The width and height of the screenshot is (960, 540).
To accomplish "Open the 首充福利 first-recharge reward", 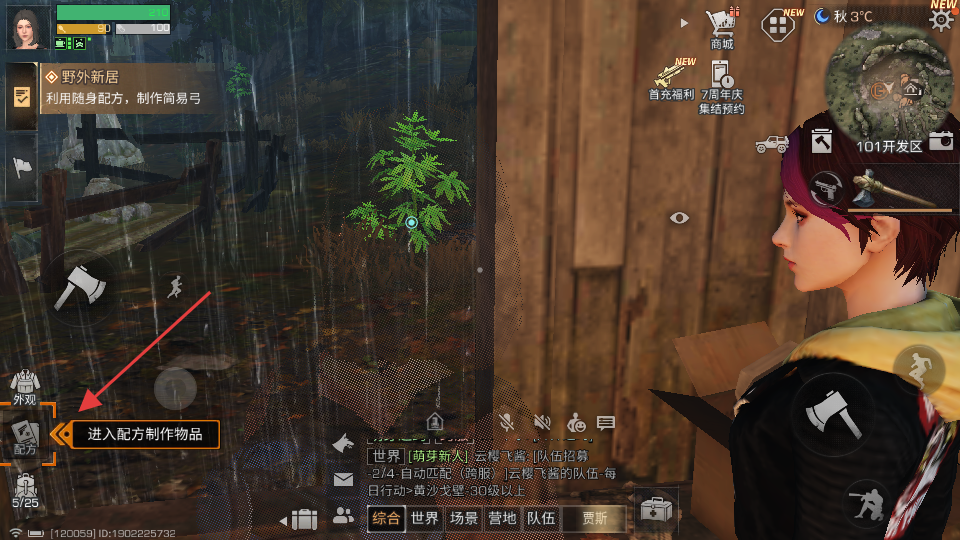I will pyautogui.click(x=672, y=79).
